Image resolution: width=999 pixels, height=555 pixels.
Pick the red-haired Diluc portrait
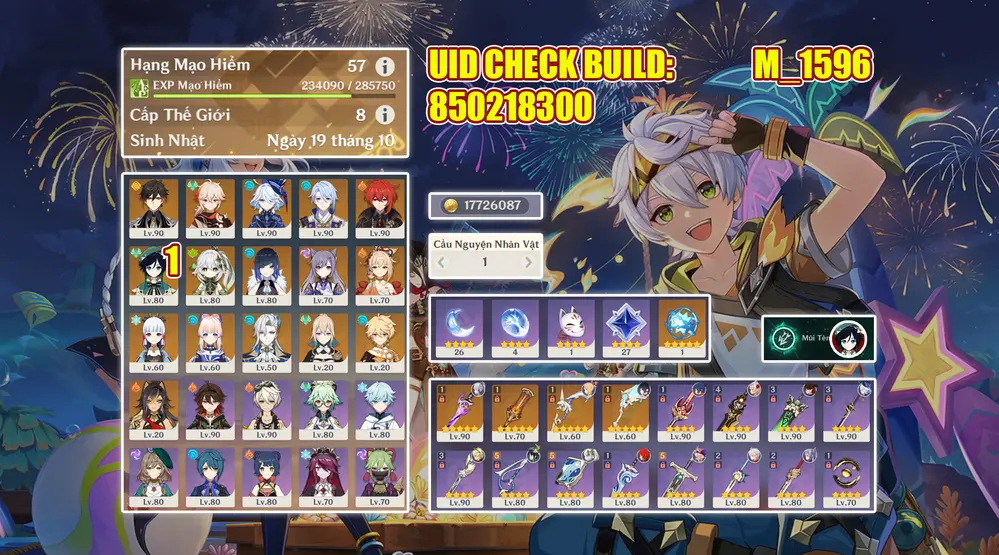point(379,206)
